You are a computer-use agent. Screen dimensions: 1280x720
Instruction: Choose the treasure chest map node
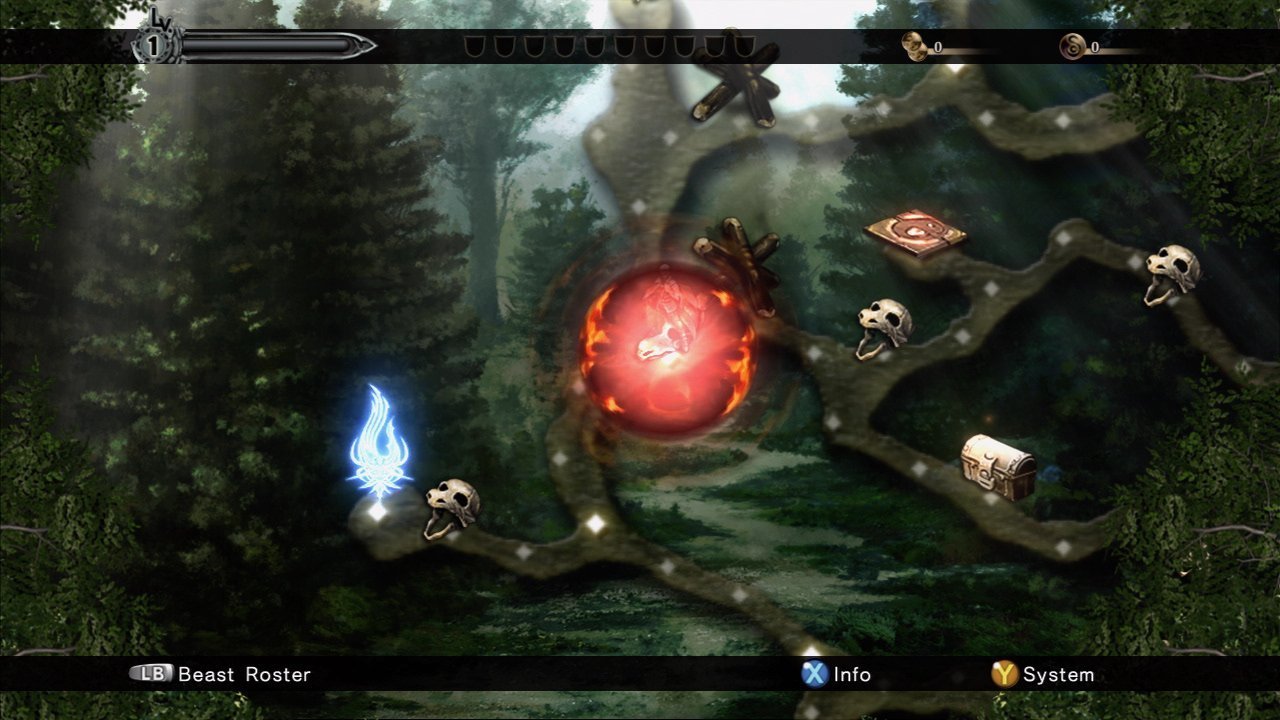997,466
